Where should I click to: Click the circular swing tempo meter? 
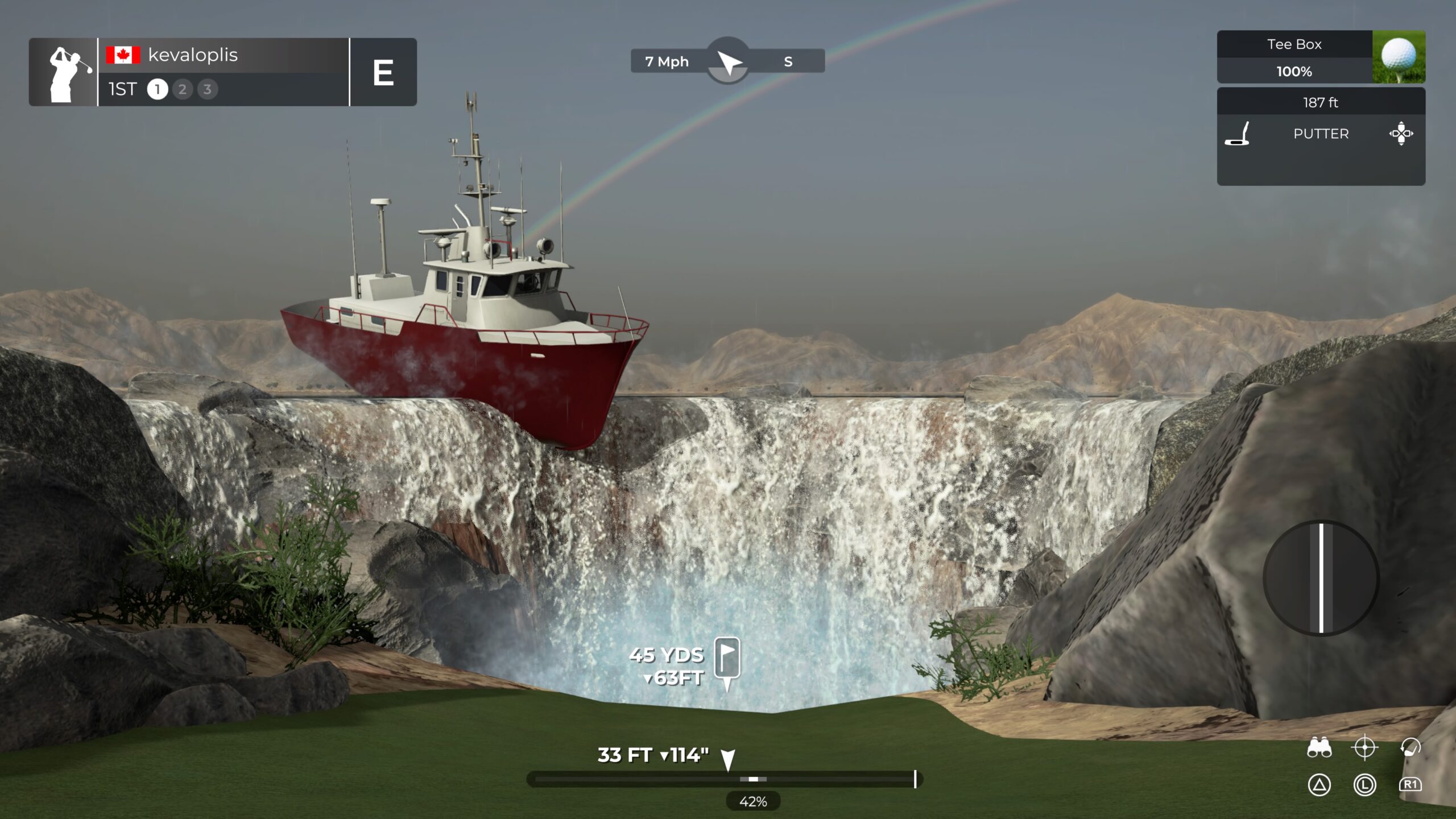1321,578
